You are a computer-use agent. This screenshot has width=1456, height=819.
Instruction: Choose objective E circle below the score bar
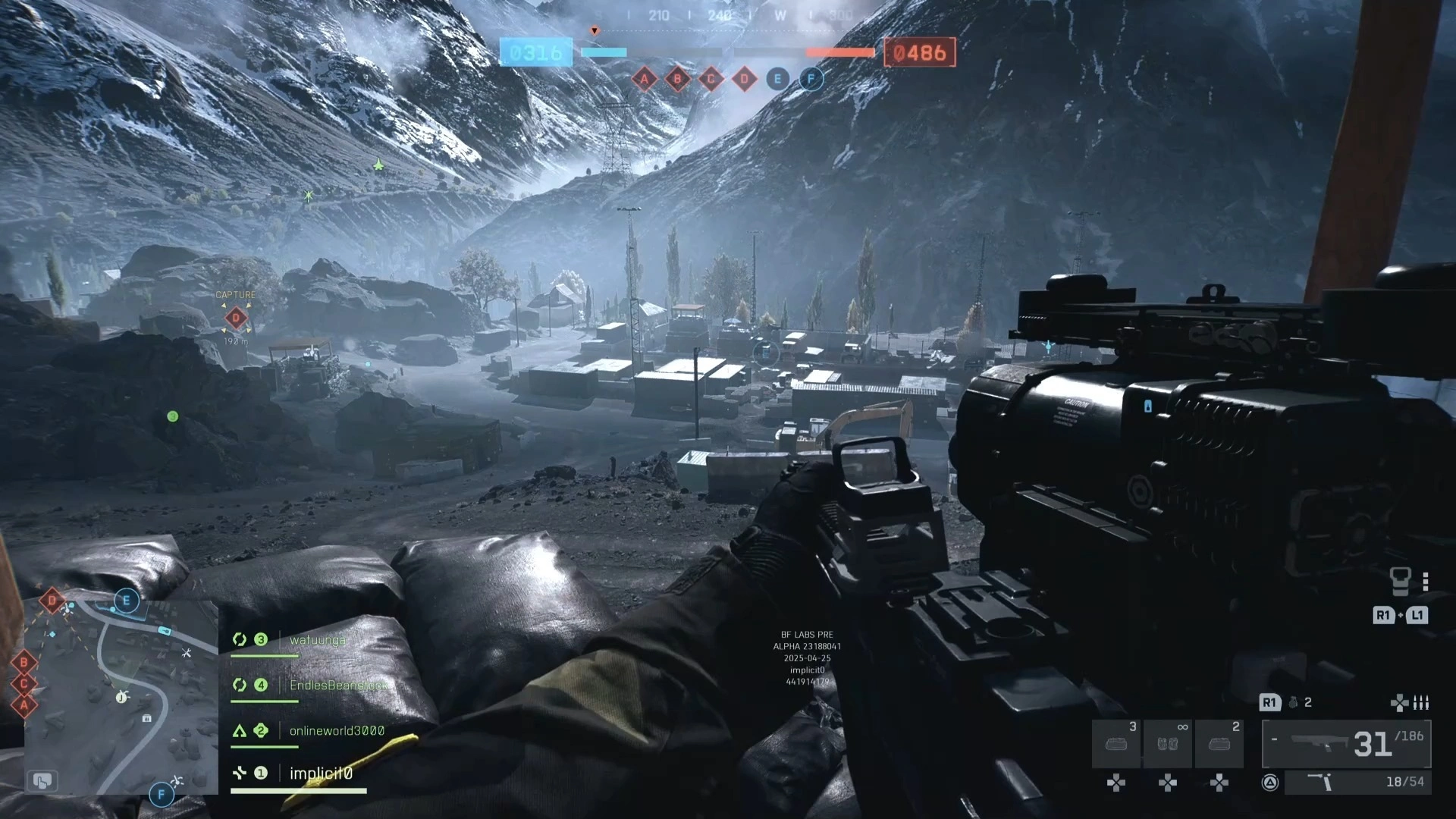click(x=777, y=79)
